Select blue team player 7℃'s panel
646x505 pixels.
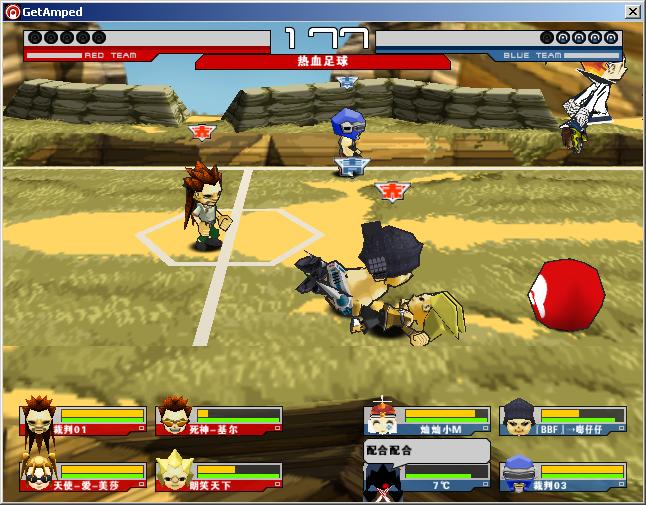coord(427,478)
